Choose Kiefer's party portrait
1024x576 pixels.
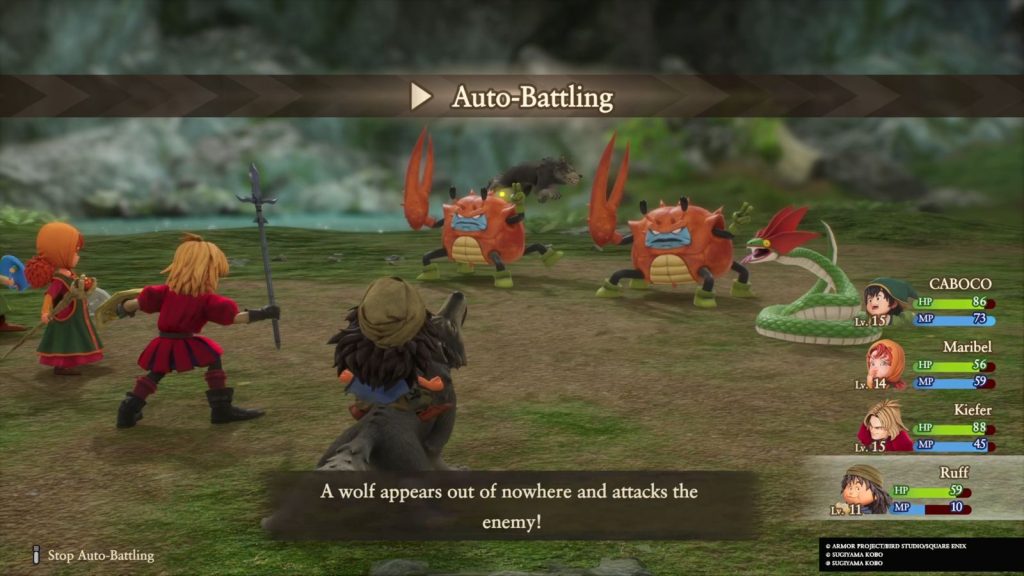[x=883, y=424]
